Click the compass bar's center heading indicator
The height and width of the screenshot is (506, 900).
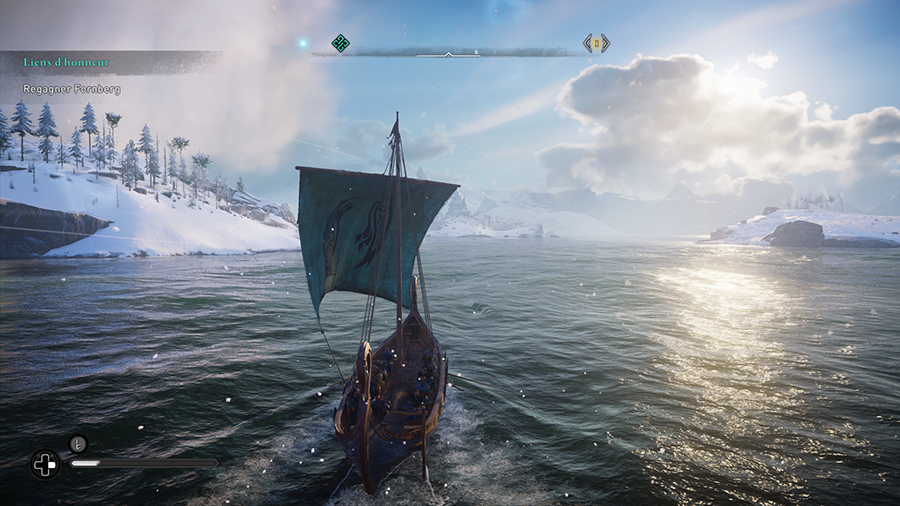click(x=448, y=53)
